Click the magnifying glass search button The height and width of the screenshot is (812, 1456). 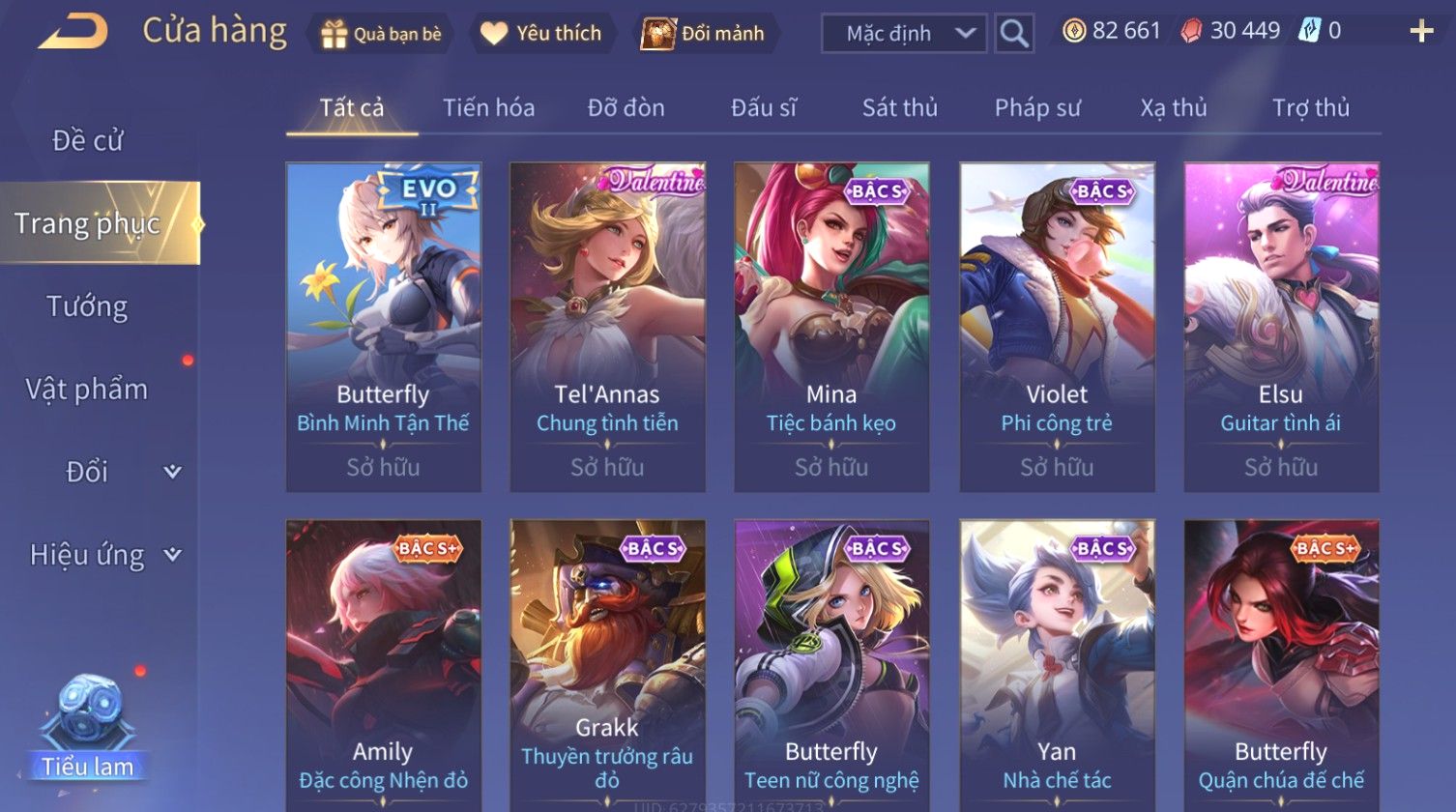tap(1014, 34)
